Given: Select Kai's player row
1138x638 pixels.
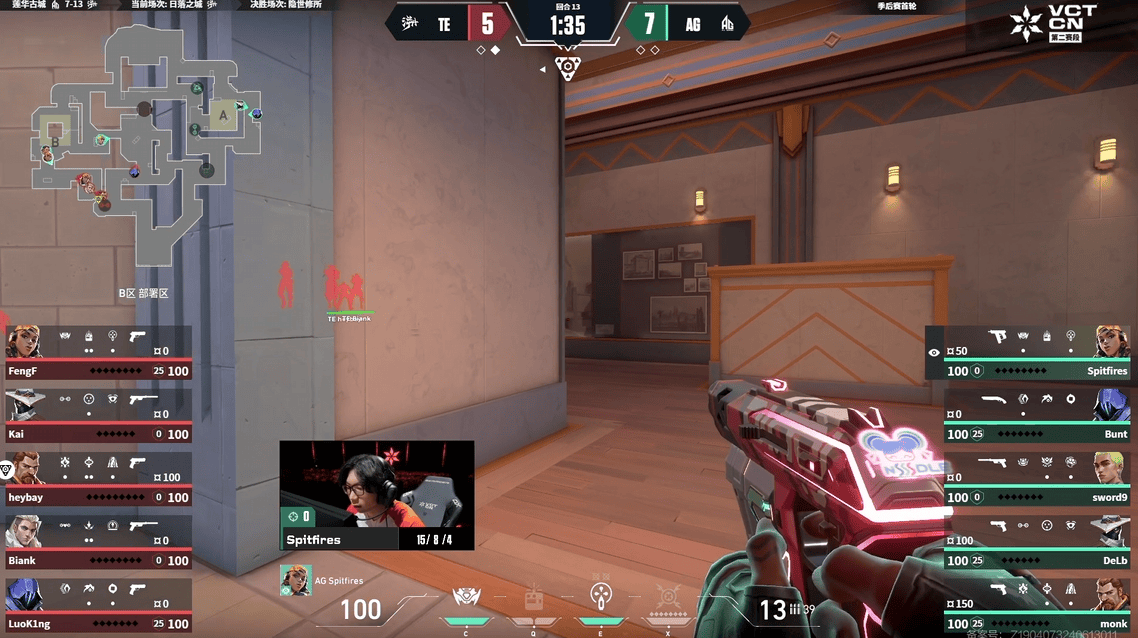Looking at the screenshot, I should 98,417.
